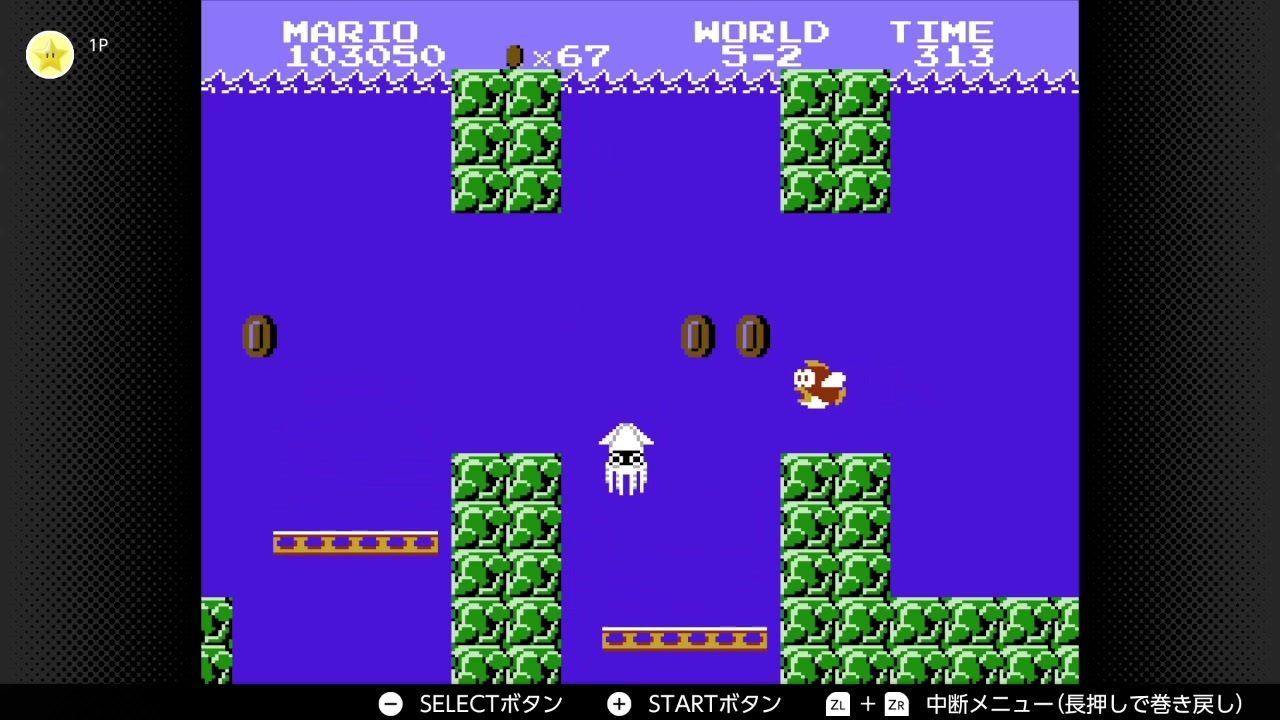Click the red Cheep Cheep fish sprite

coord(818,385)
